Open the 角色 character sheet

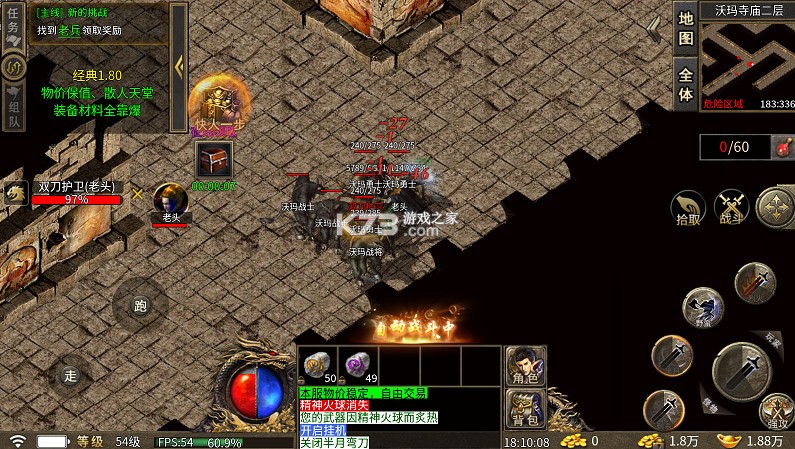525,367
